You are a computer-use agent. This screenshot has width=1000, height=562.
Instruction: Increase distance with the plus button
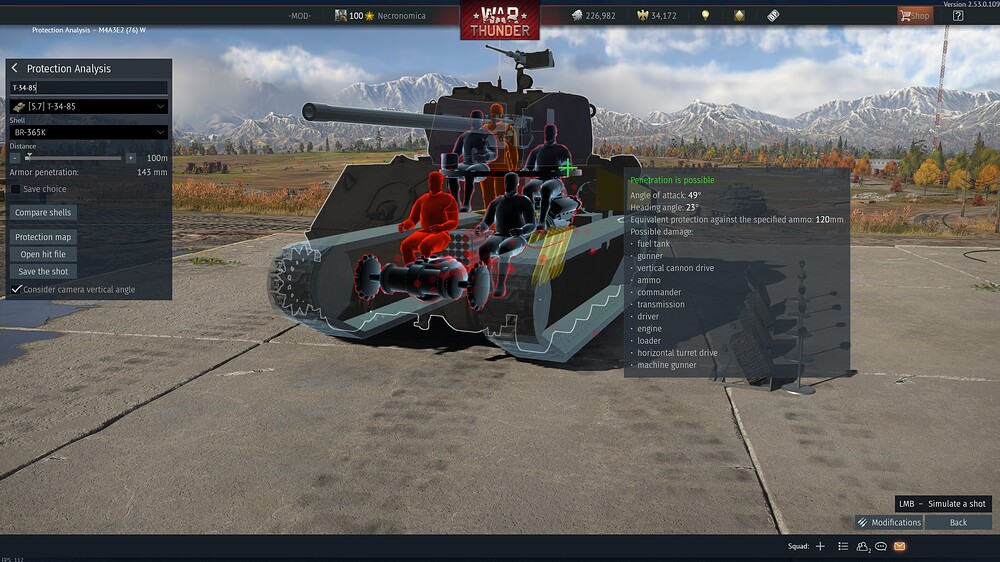130,158
